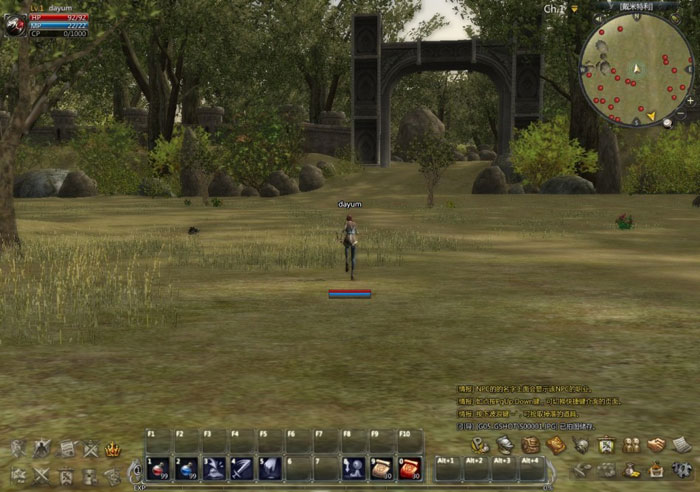Click the skill icon in hotbar slot 8
This screenshot has height=492, width=700.
353,467
